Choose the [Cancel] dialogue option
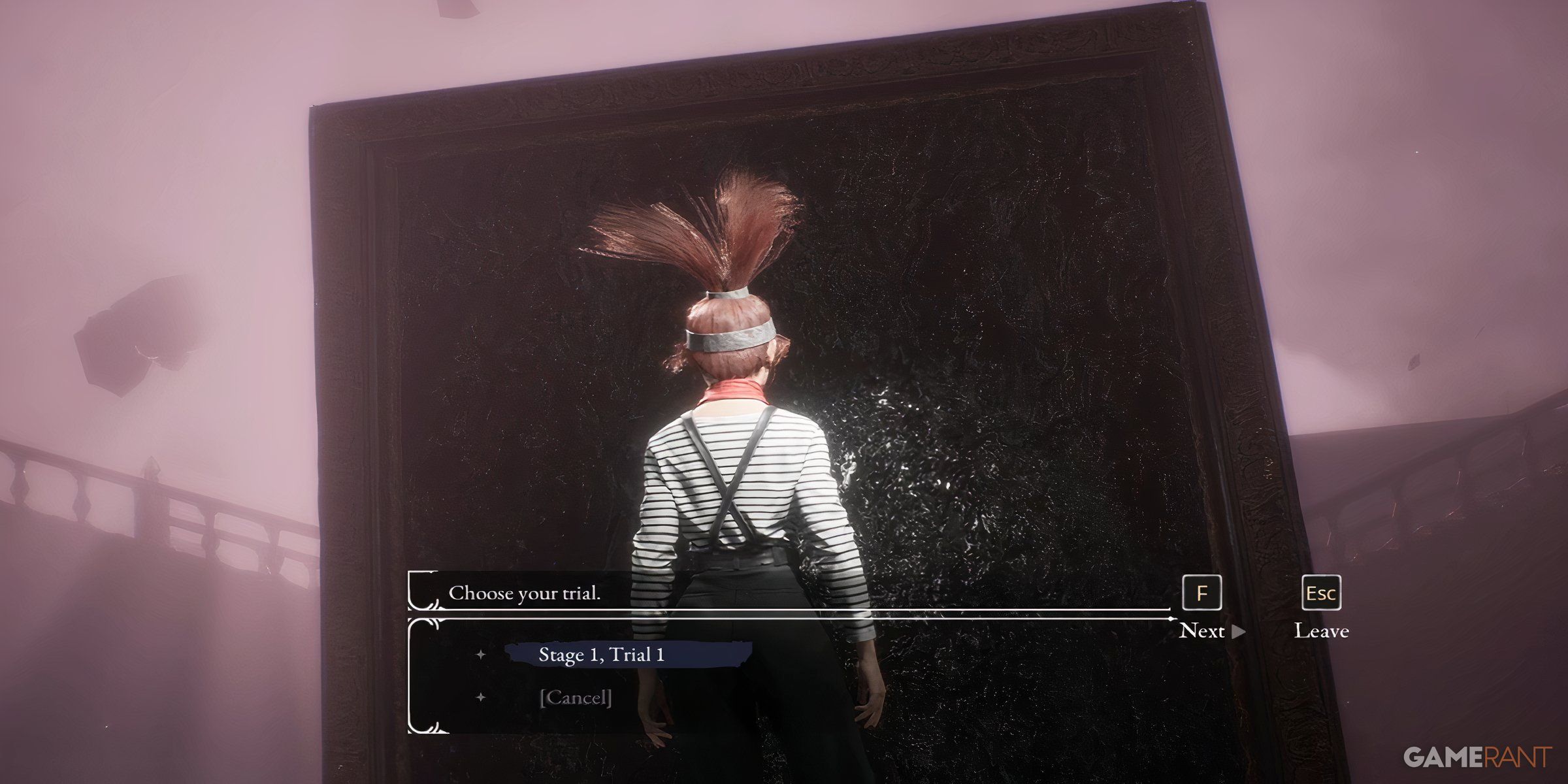 click(x=575, y=698)
